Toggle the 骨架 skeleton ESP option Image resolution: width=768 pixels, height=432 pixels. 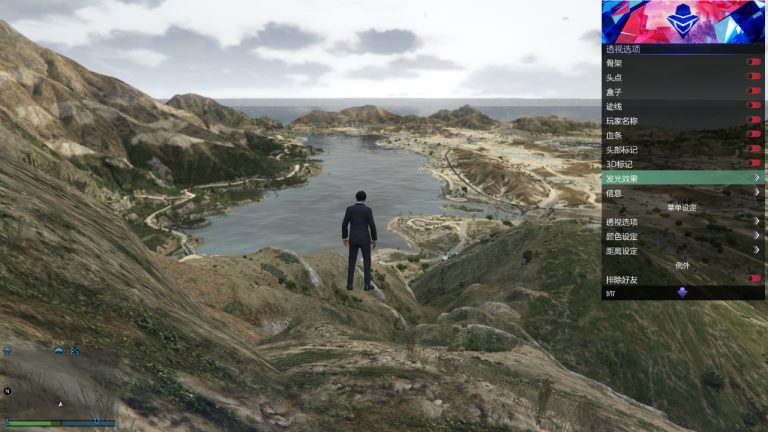pos(753,62)
